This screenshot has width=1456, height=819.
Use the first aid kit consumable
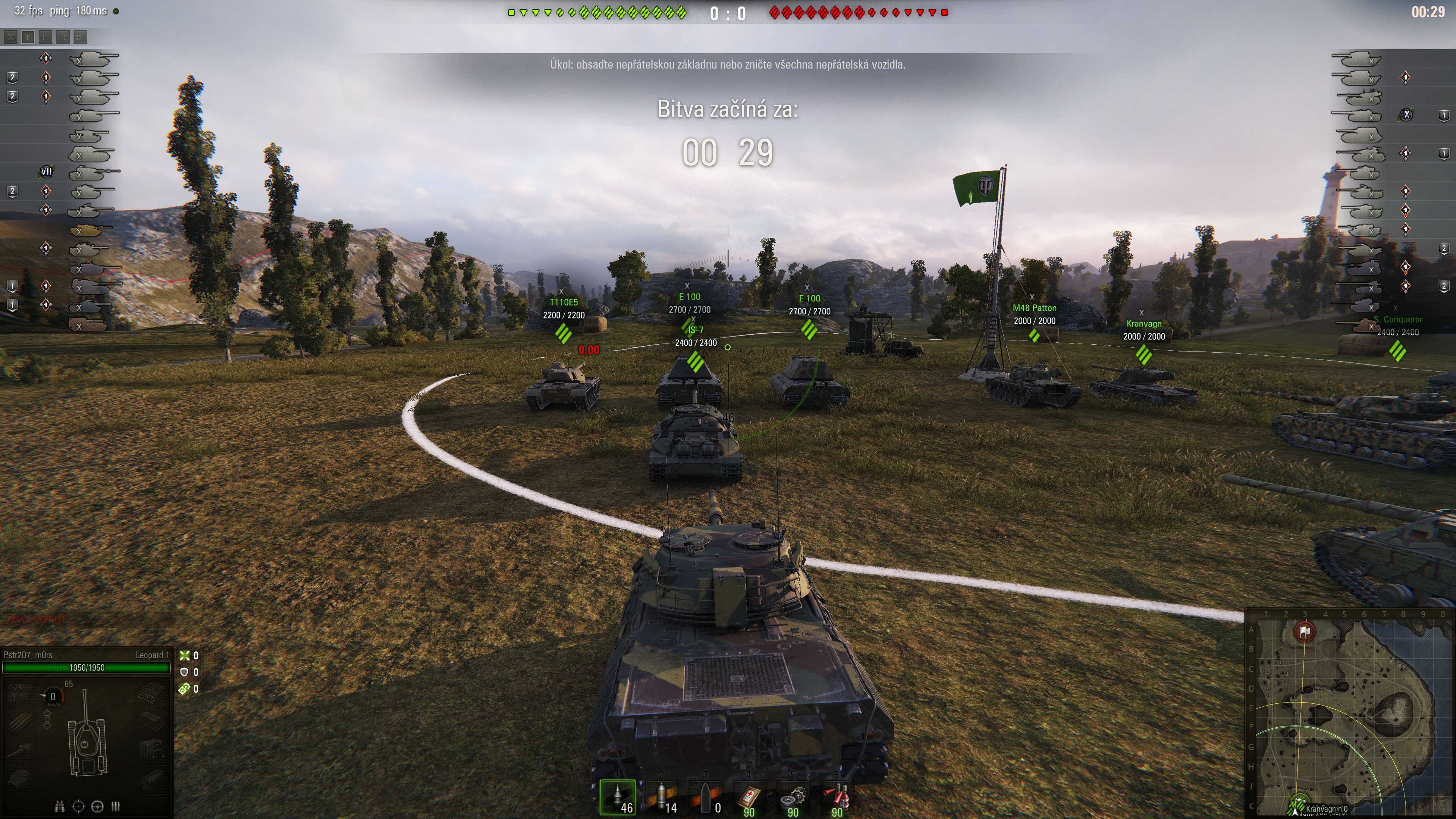750,797
